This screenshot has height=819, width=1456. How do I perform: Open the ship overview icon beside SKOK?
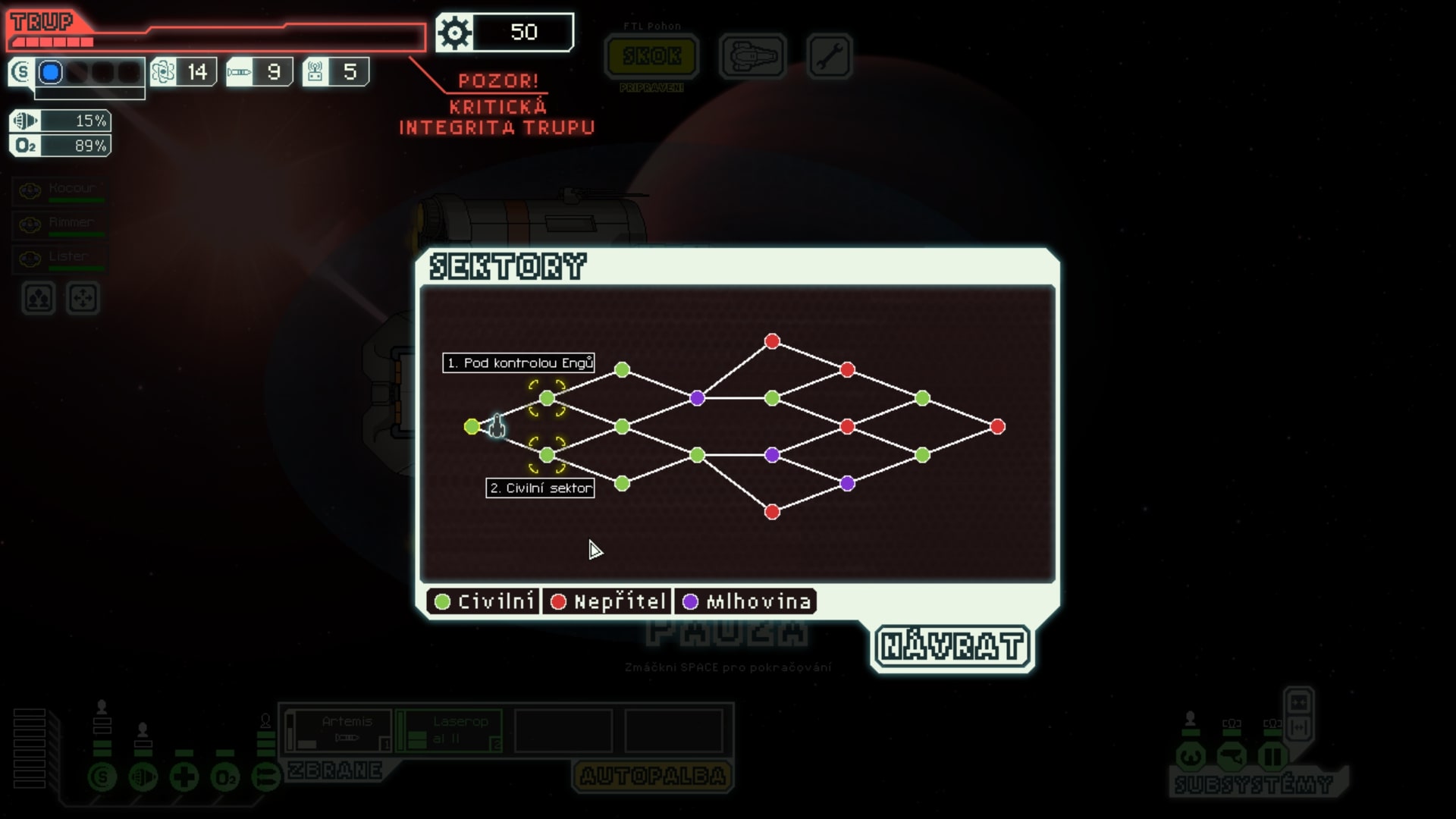752,56
